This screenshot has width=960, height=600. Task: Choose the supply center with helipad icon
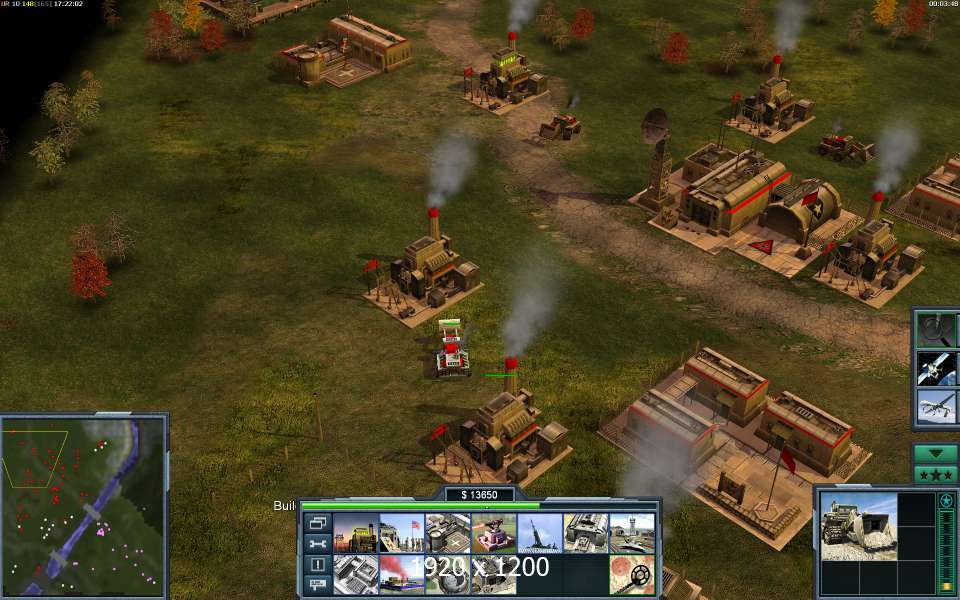[447, 533]
